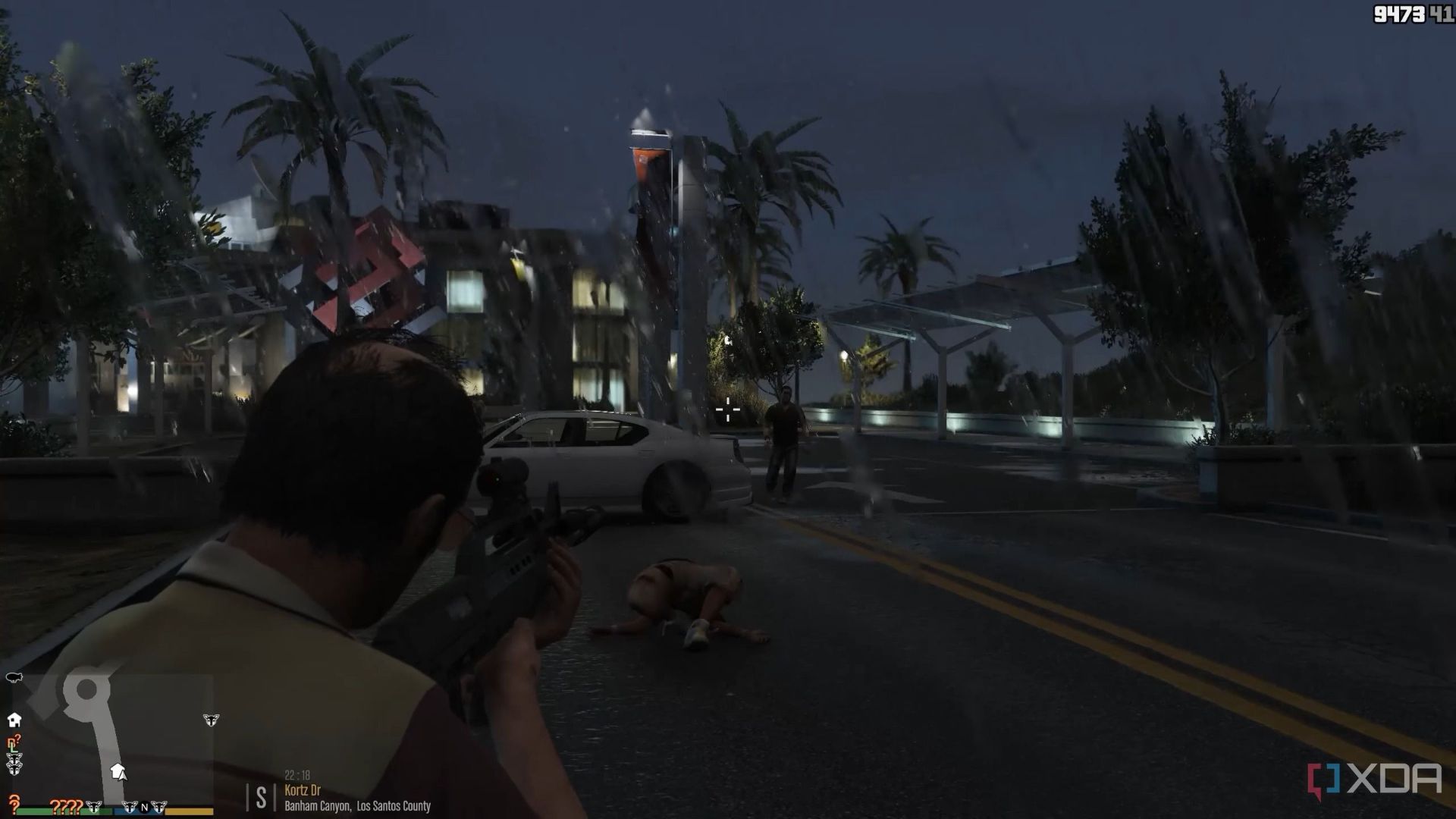This screenshot has width=1456, height=819.
Task: Click the animal head blip on the minimap's right side
Action: [x=211, y=720]
